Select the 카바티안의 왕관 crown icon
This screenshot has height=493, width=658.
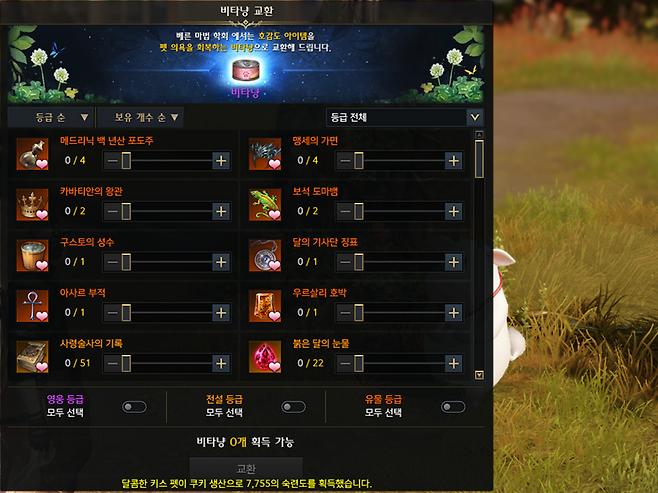(33, 204)
